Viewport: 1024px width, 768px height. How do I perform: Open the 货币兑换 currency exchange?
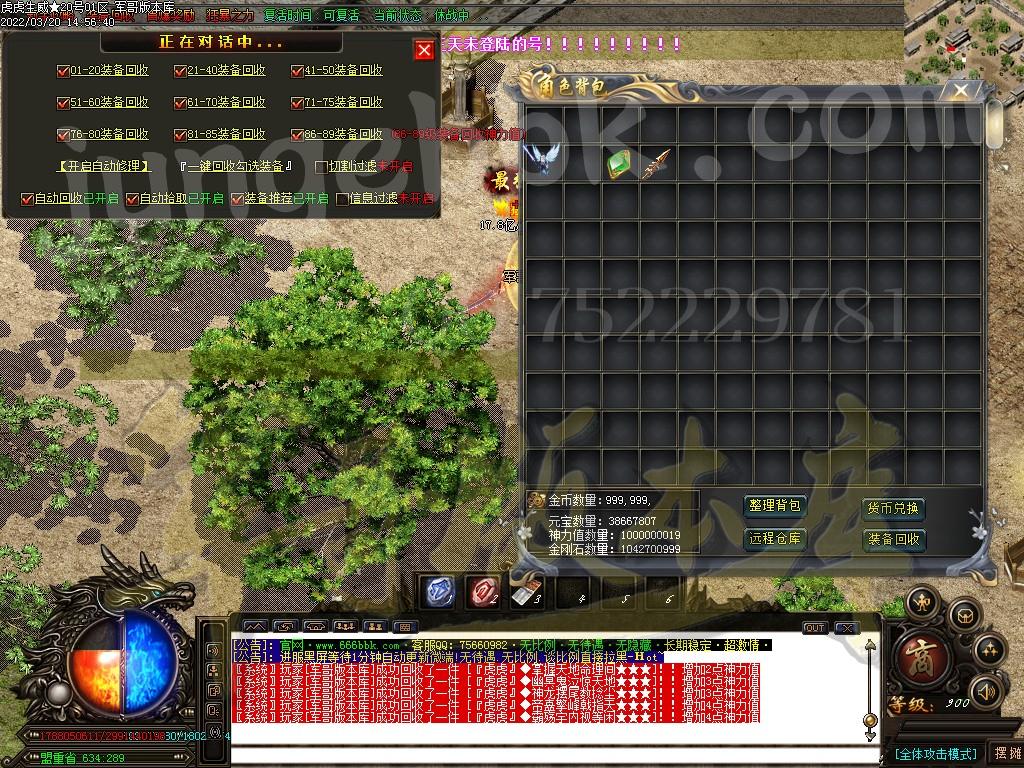click(x=892, y=508)
